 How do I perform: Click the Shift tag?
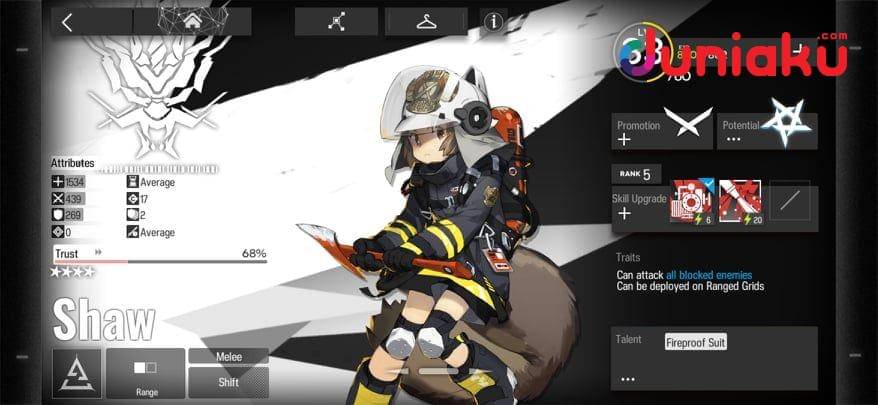point(229,382)
